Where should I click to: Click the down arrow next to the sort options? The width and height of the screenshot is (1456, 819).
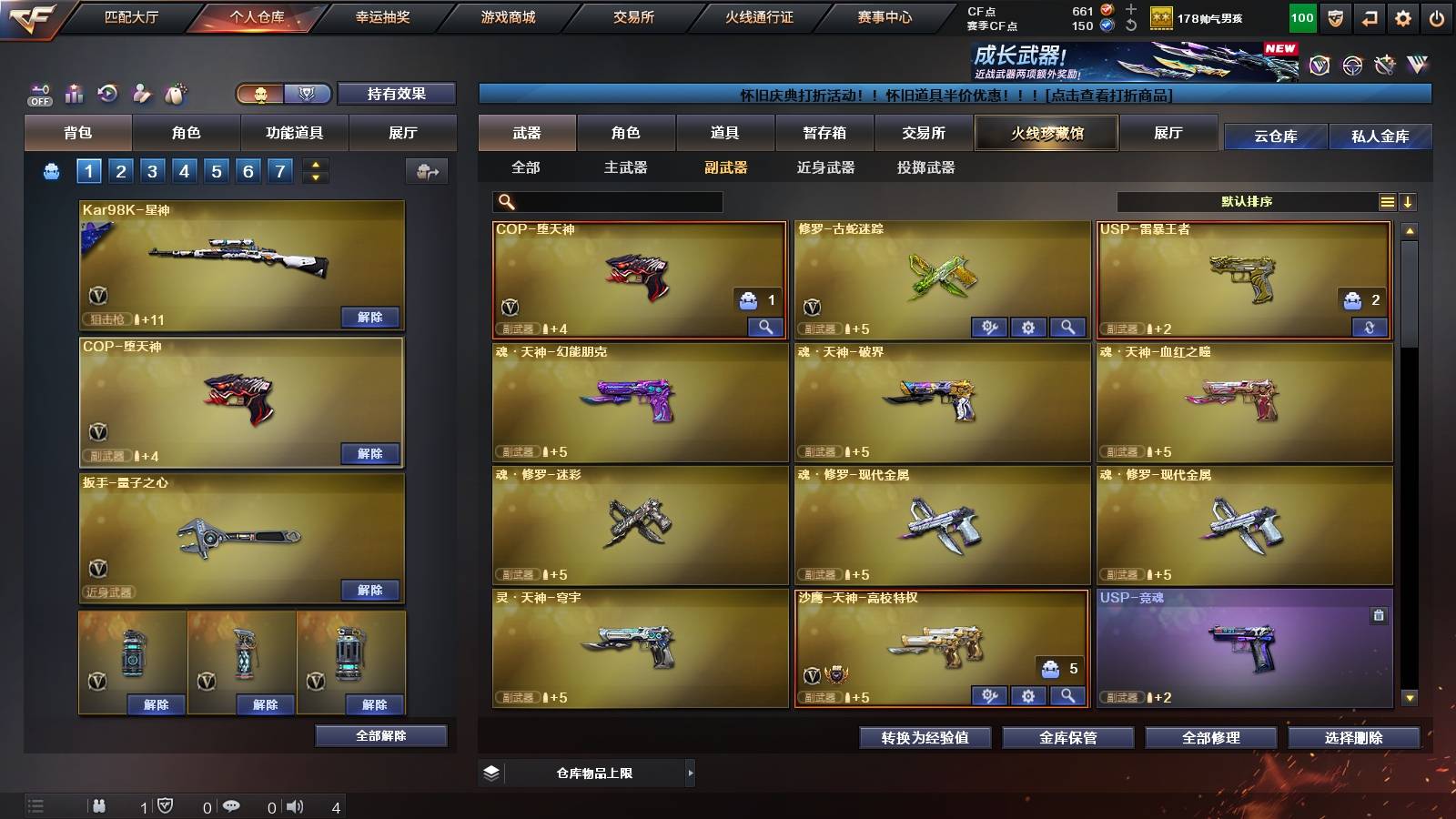pyautogui.click(x=1410, y=201)
